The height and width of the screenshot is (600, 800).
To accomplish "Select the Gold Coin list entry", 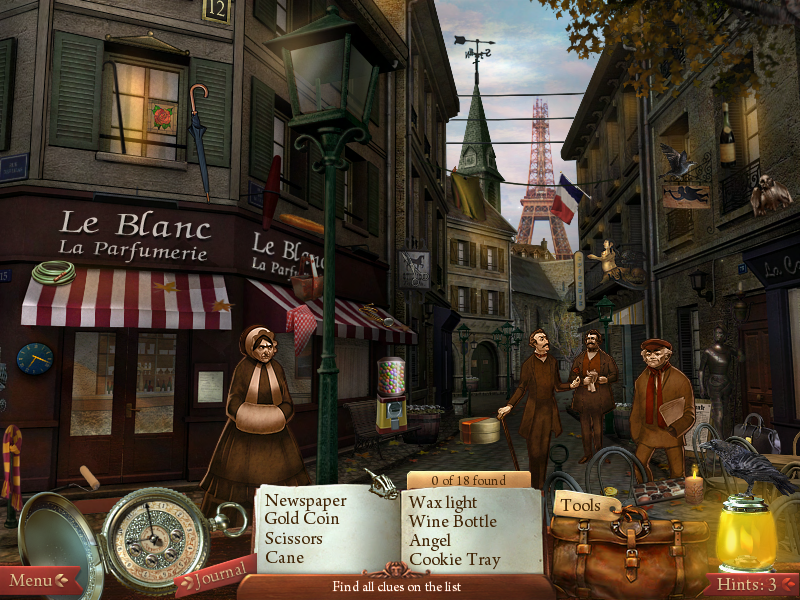I will [301, 519].
